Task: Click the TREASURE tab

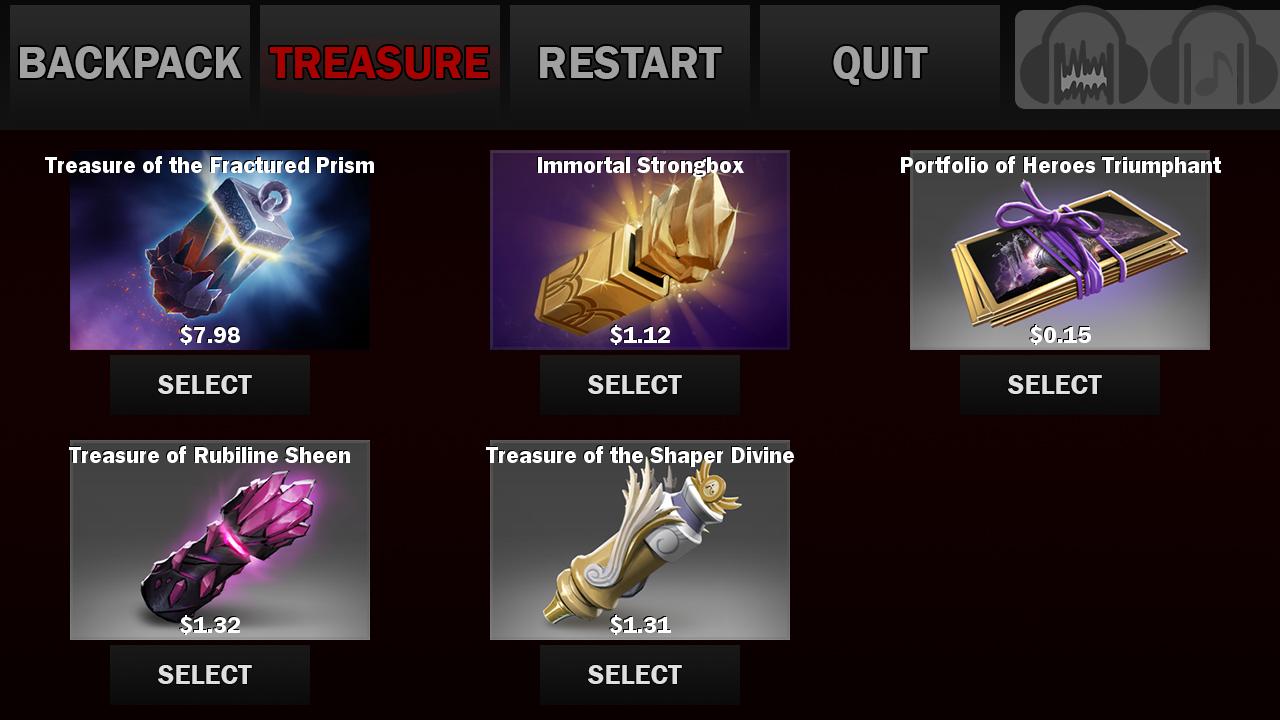Action: (379, 62)
